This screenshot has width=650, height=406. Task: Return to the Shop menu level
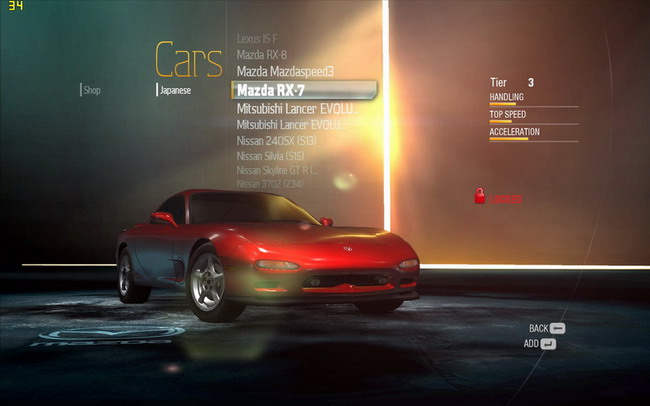(x=91, y=90)
